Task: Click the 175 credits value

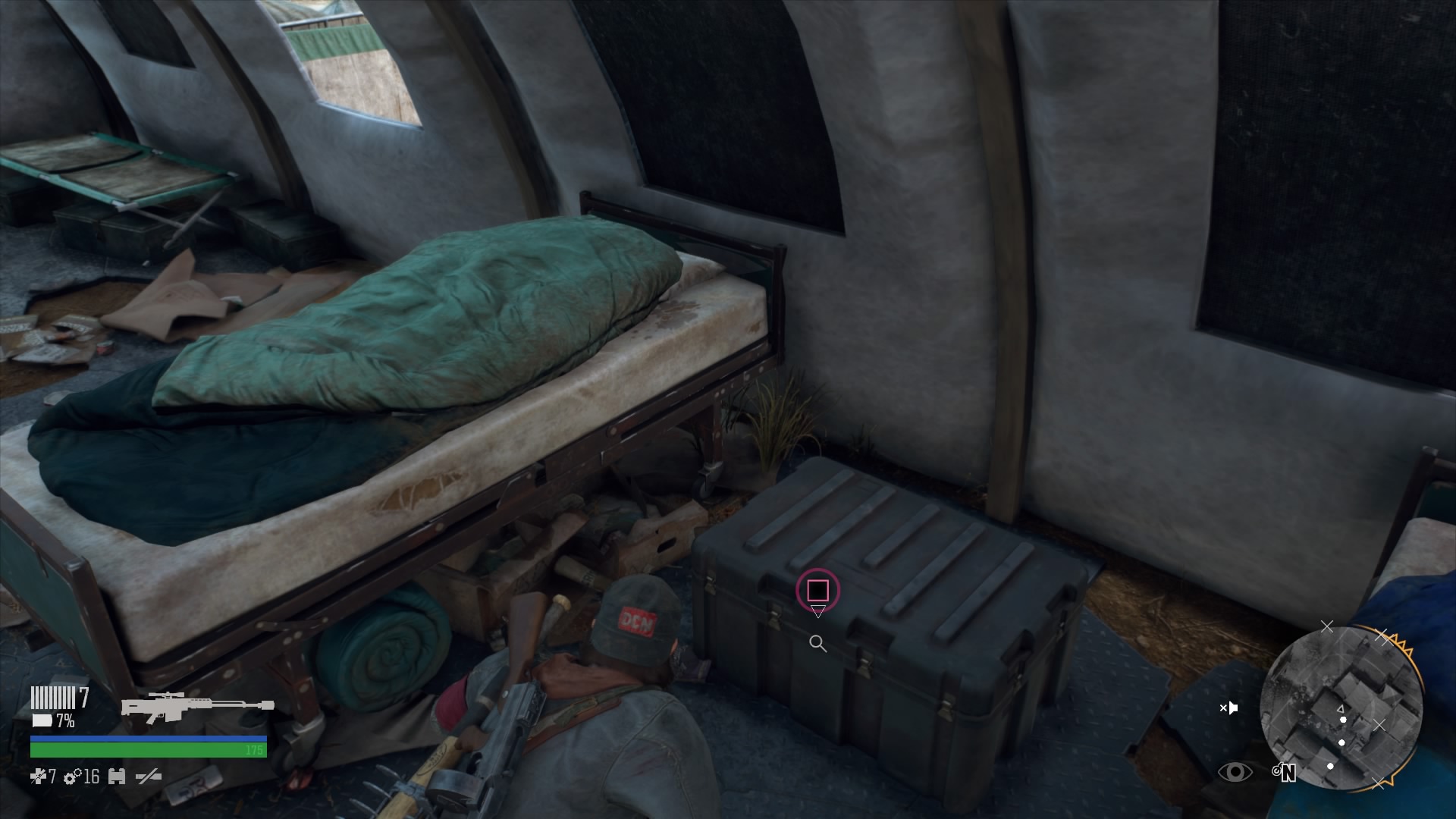Action: point(255,750)
